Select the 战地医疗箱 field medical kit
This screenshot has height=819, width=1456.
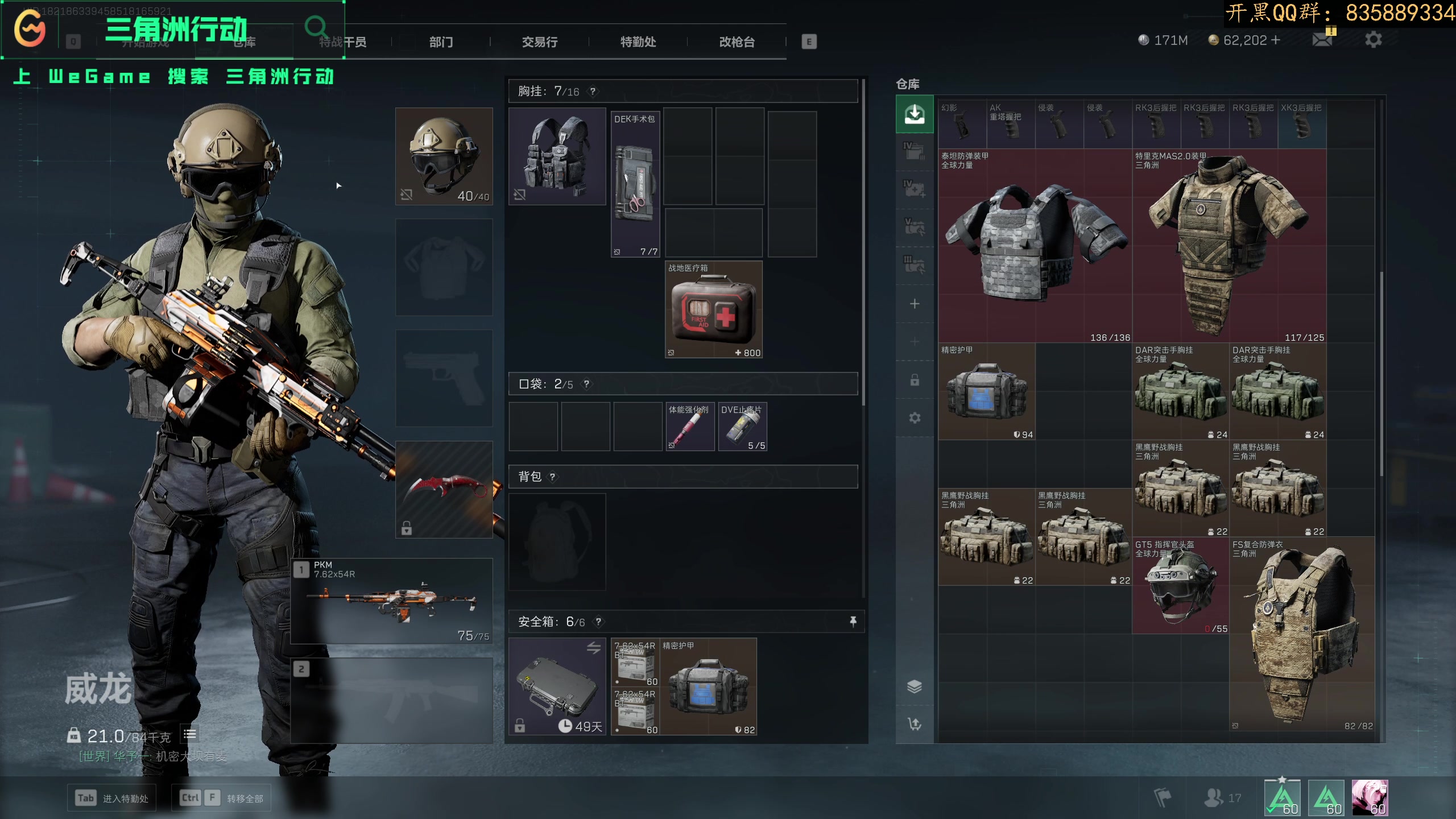[713, 309]
